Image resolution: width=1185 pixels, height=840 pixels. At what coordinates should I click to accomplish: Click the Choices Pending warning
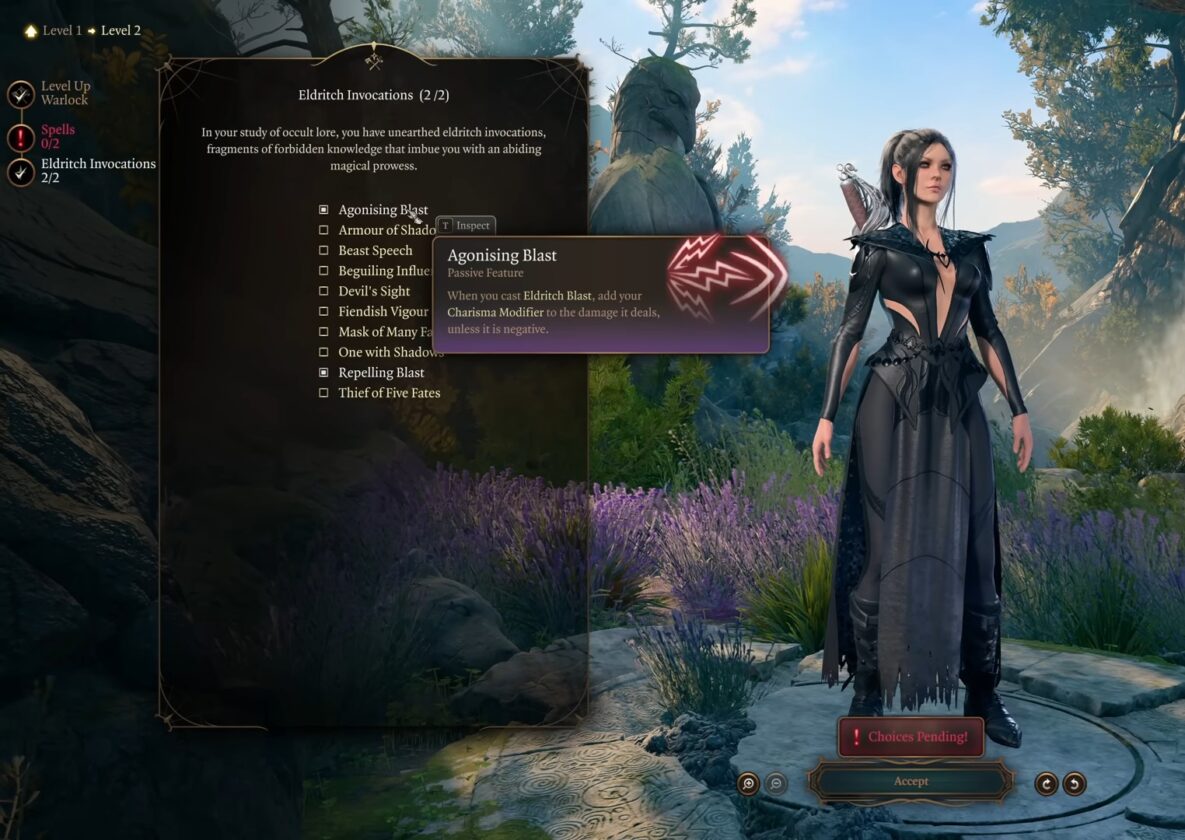[910, 737]
